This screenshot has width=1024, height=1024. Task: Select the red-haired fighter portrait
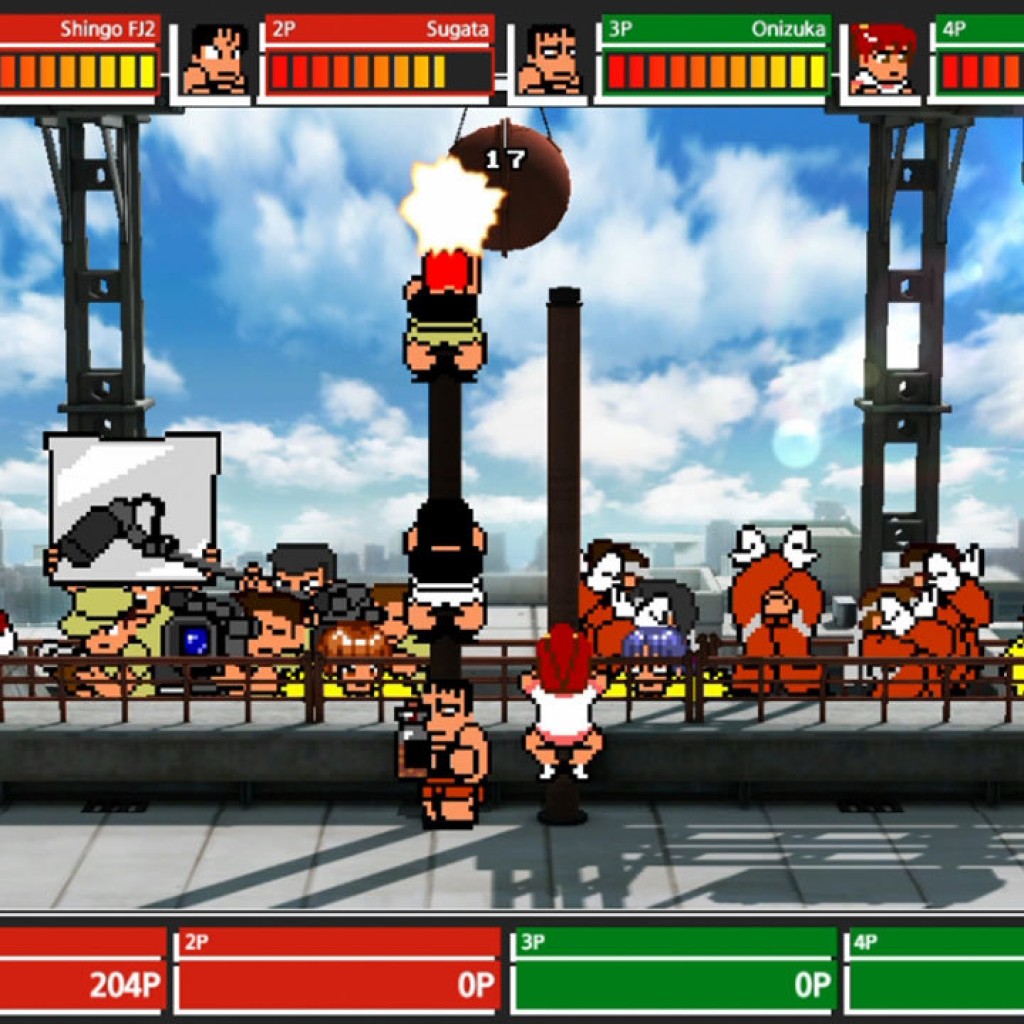[883, 60]
